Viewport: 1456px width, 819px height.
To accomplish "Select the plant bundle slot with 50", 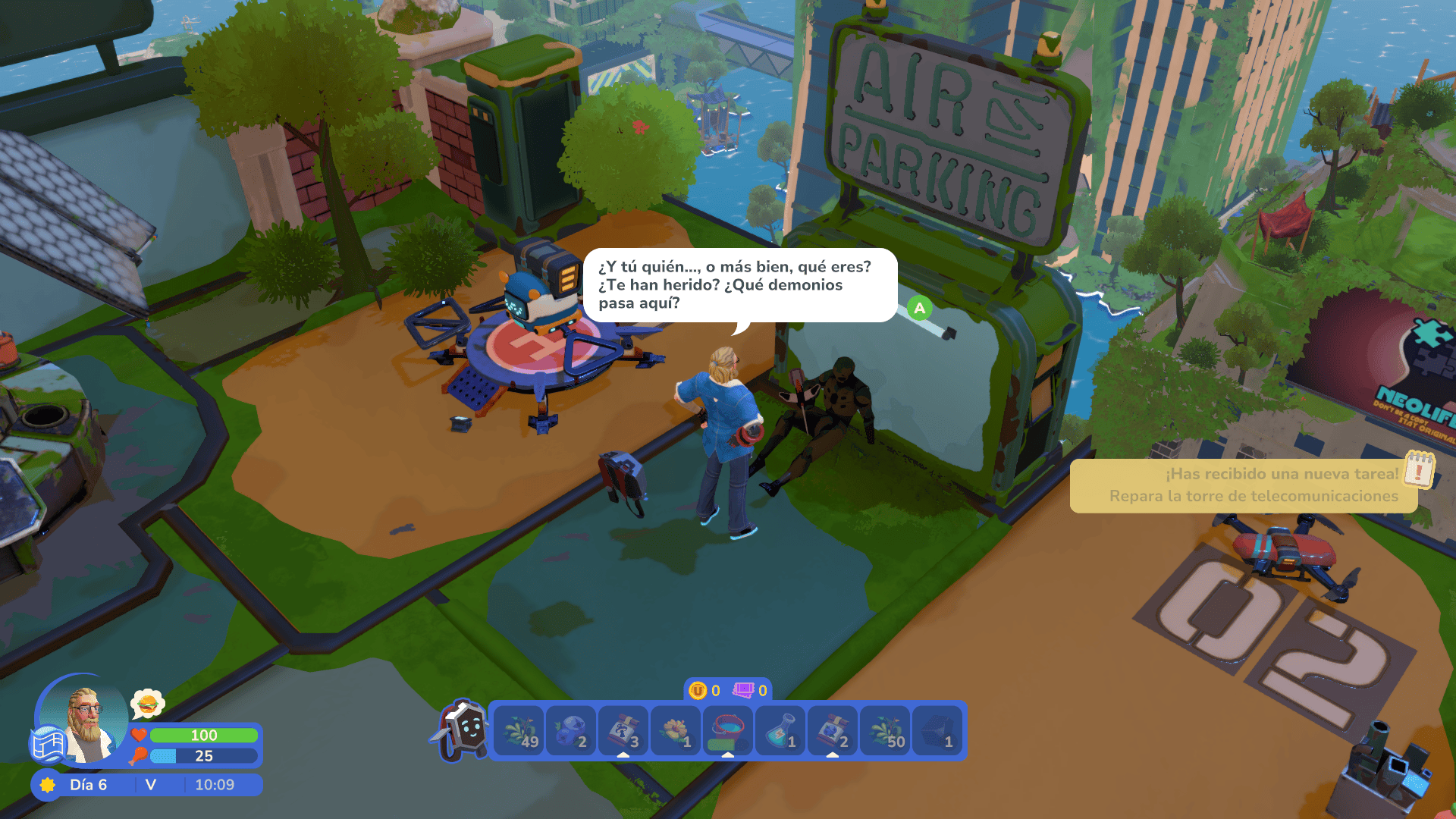I will point(885,731).
